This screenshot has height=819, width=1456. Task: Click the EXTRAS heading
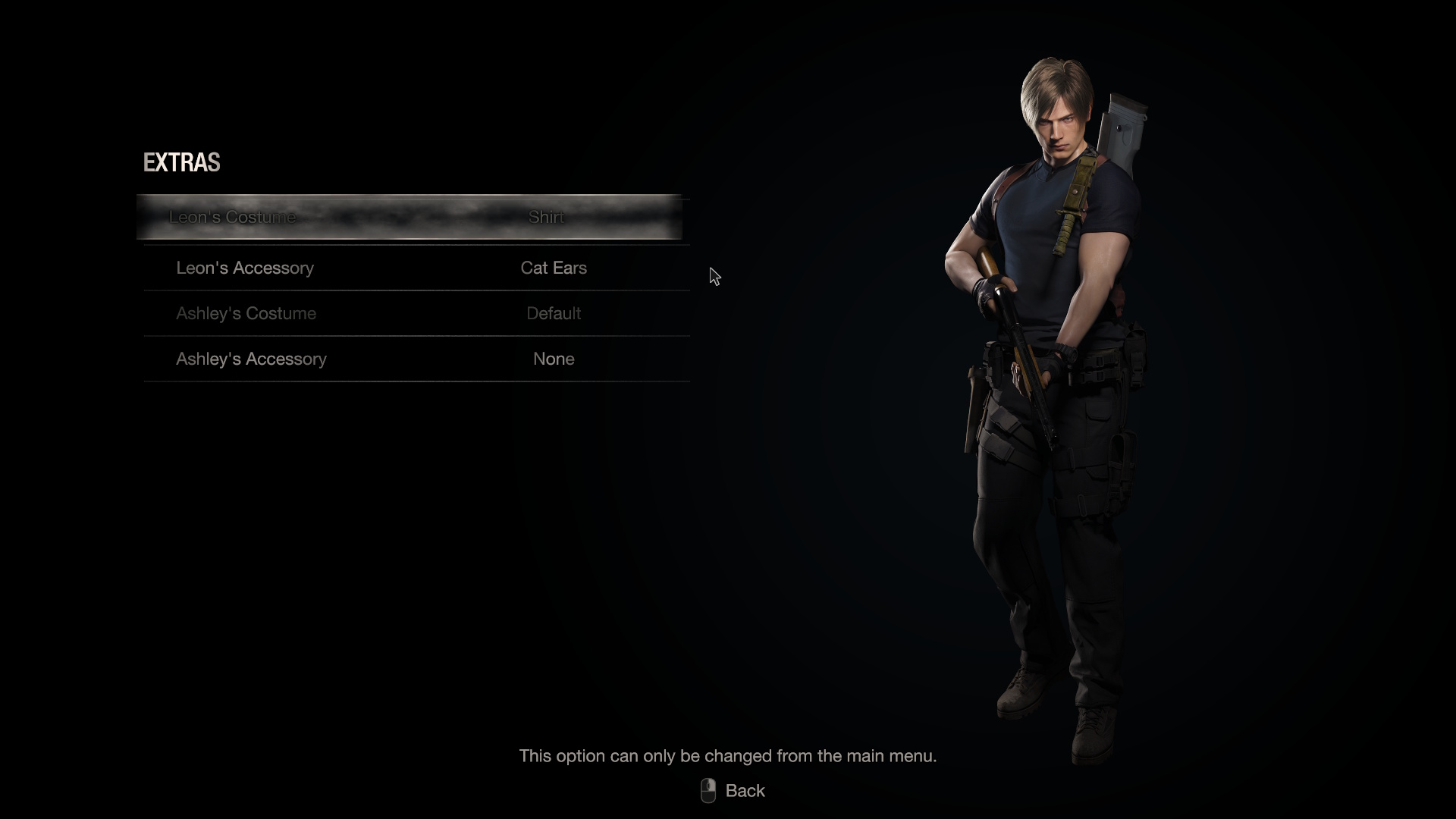click(182, 162)
